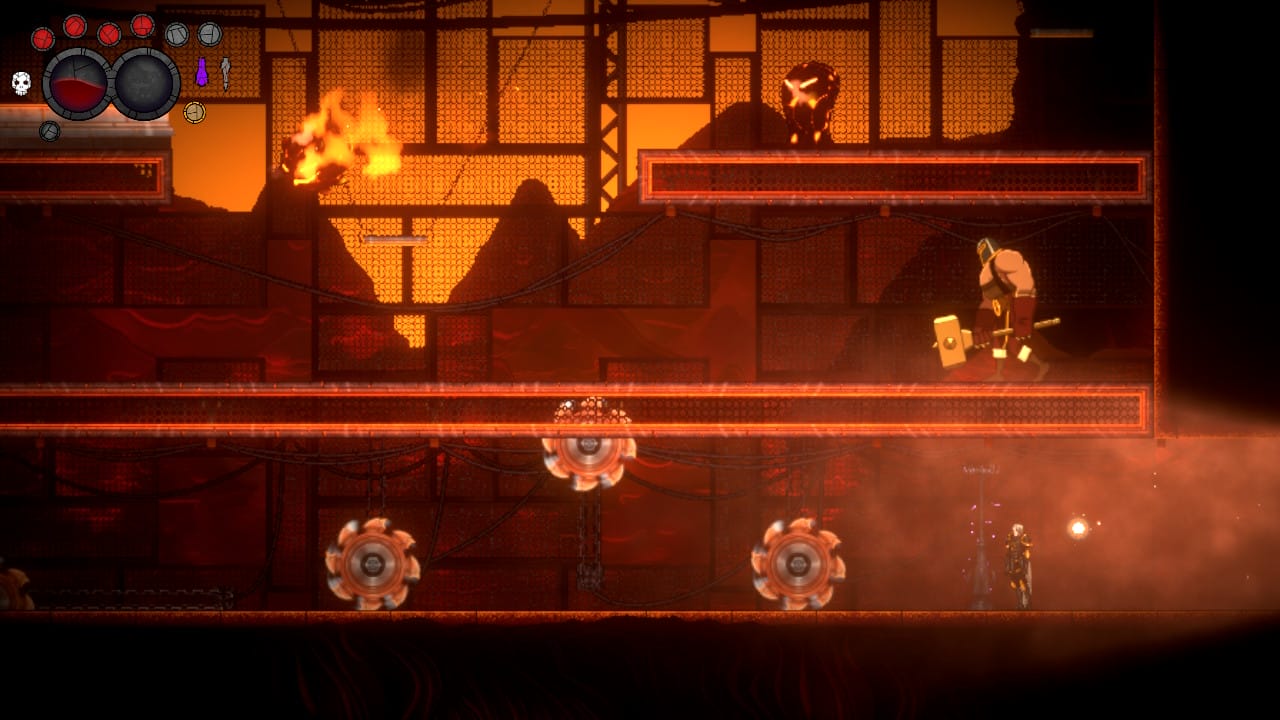
Task: Click the small grey orb below the blood gauge
Action: 49,130
